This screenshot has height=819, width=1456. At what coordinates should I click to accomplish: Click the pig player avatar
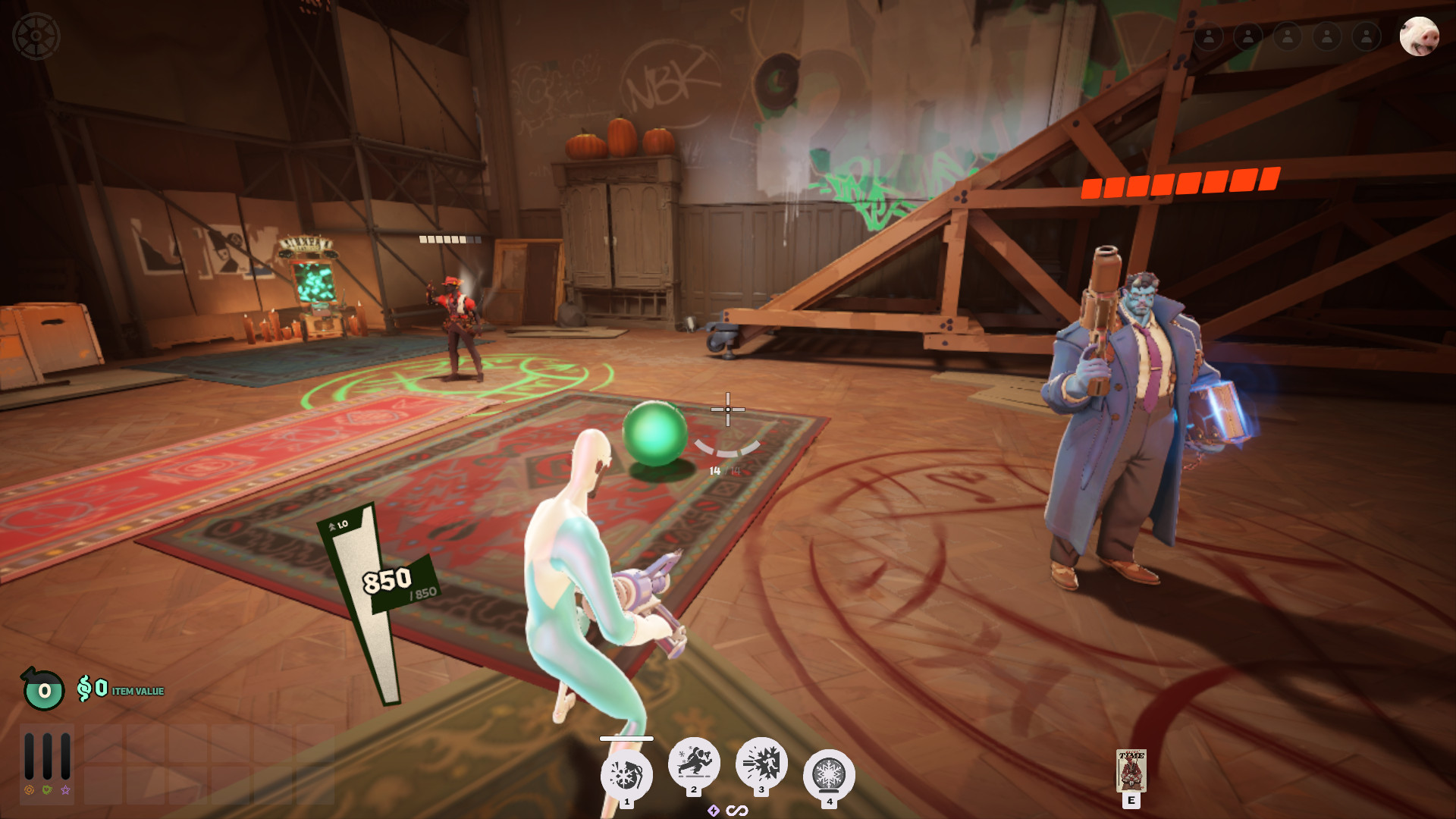(x=1418, y=36)
